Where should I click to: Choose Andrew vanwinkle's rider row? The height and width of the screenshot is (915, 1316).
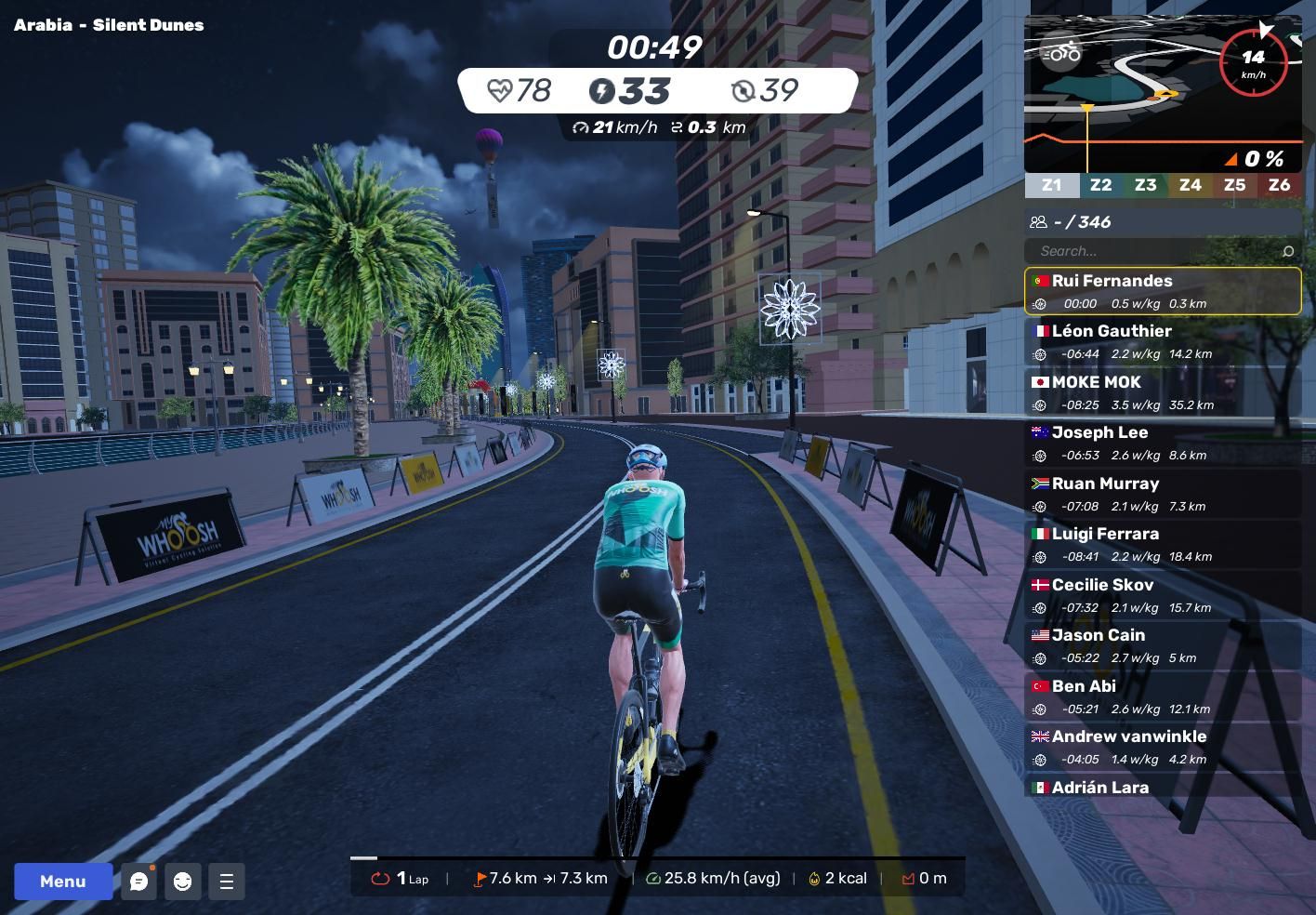tap(1163, 747)
